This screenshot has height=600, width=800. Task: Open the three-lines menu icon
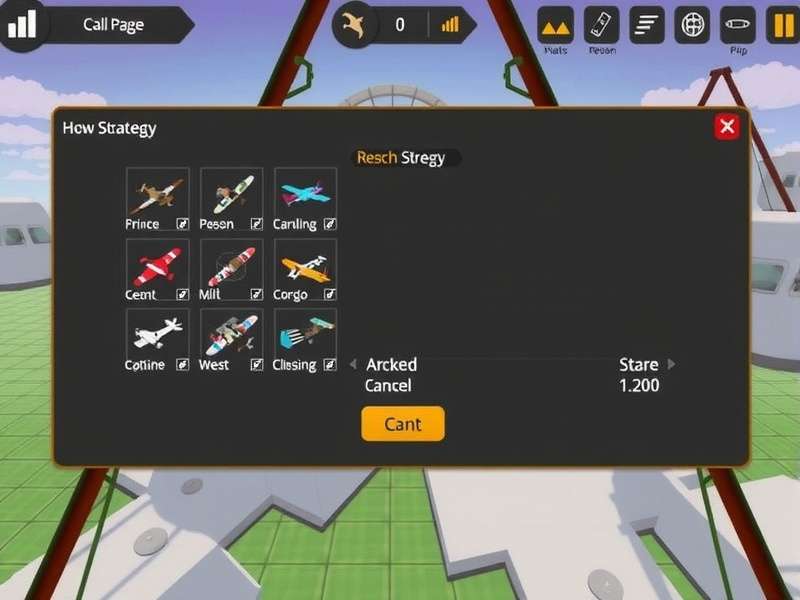(648, 25)
